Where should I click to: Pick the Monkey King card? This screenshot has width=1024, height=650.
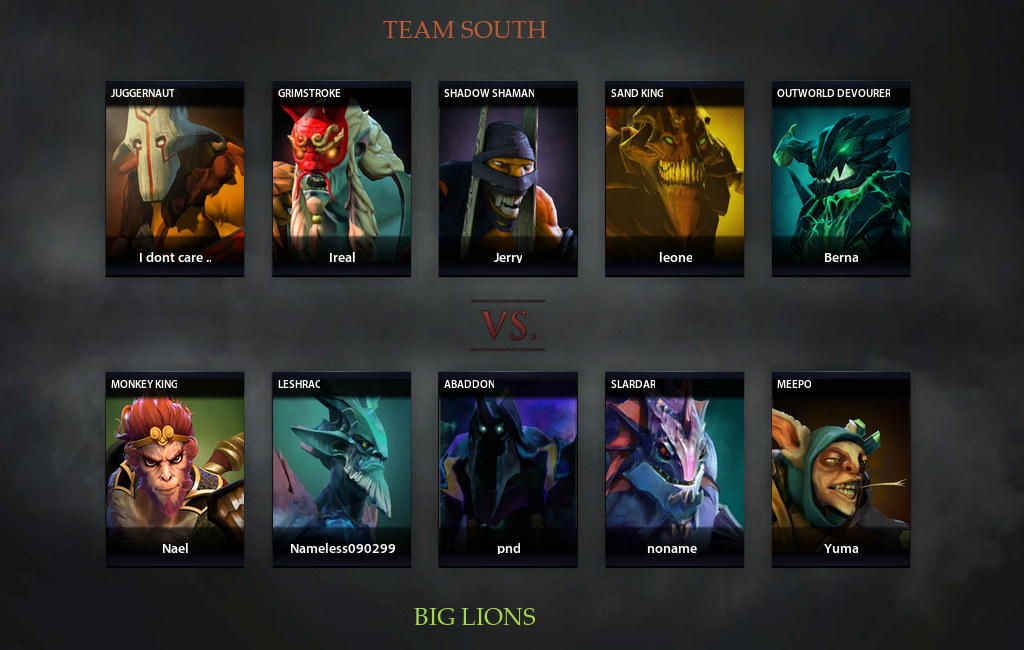tap(175, 469)
